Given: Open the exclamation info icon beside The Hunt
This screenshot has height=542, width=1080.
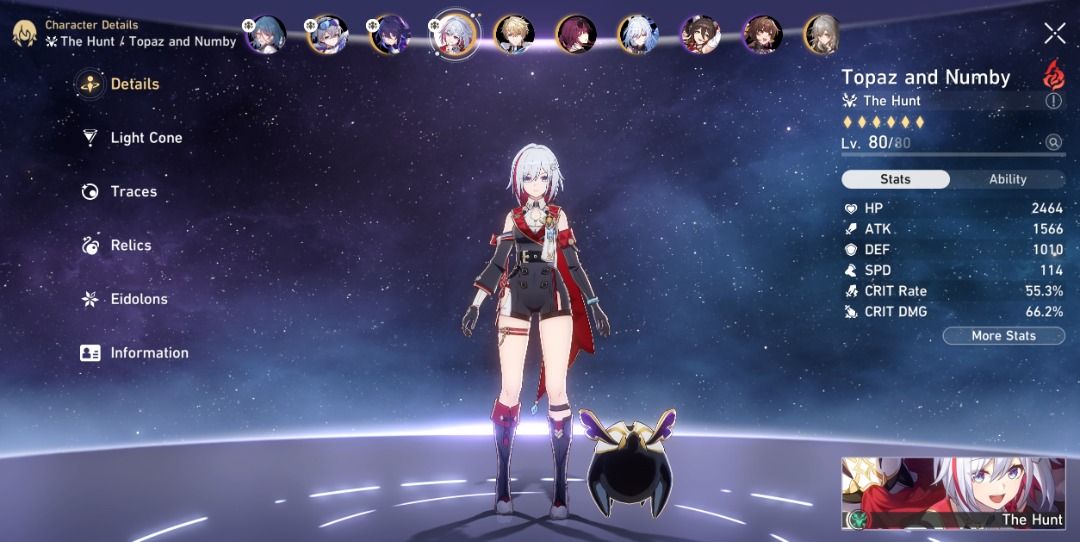Looking at the screenshot, I should pyautogui.click(x=1054, y=101).
